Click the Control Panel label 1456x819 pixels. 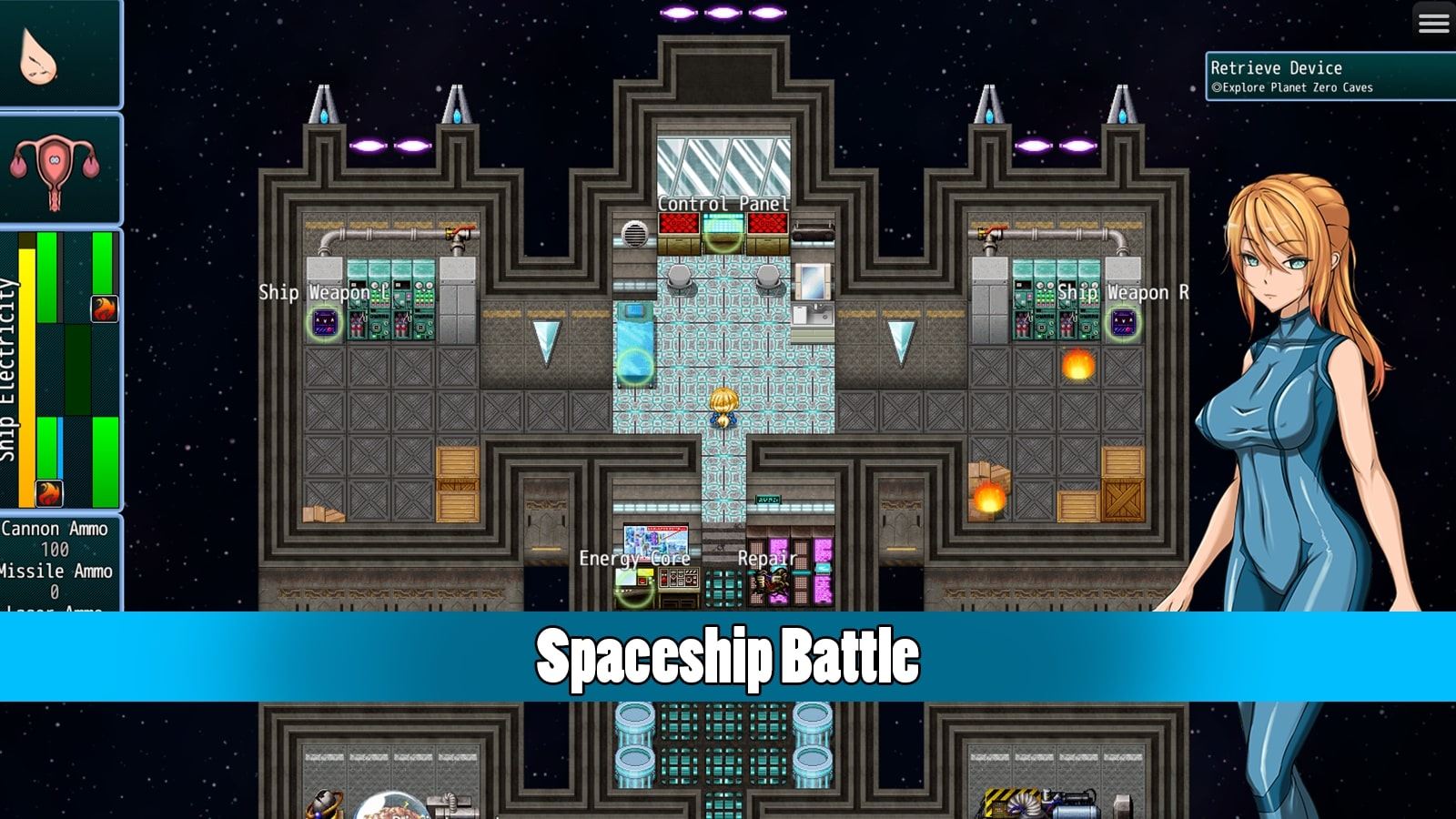click(x=723, y=206)
